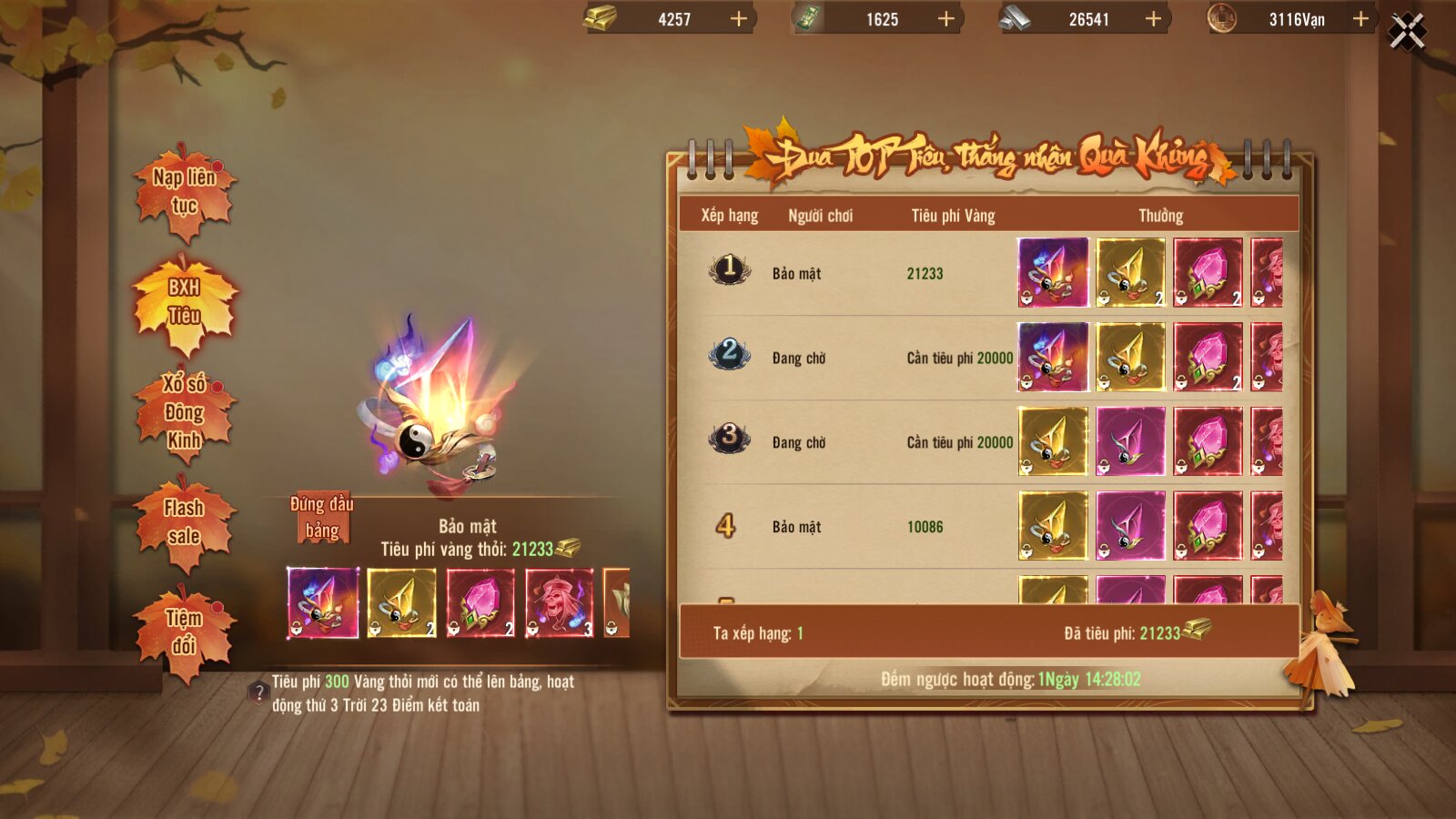Inspect rank 4 row's pink dagger reward
Image resolution: width=1456 pixels, height=819 pixels.
pos(1130,526)
